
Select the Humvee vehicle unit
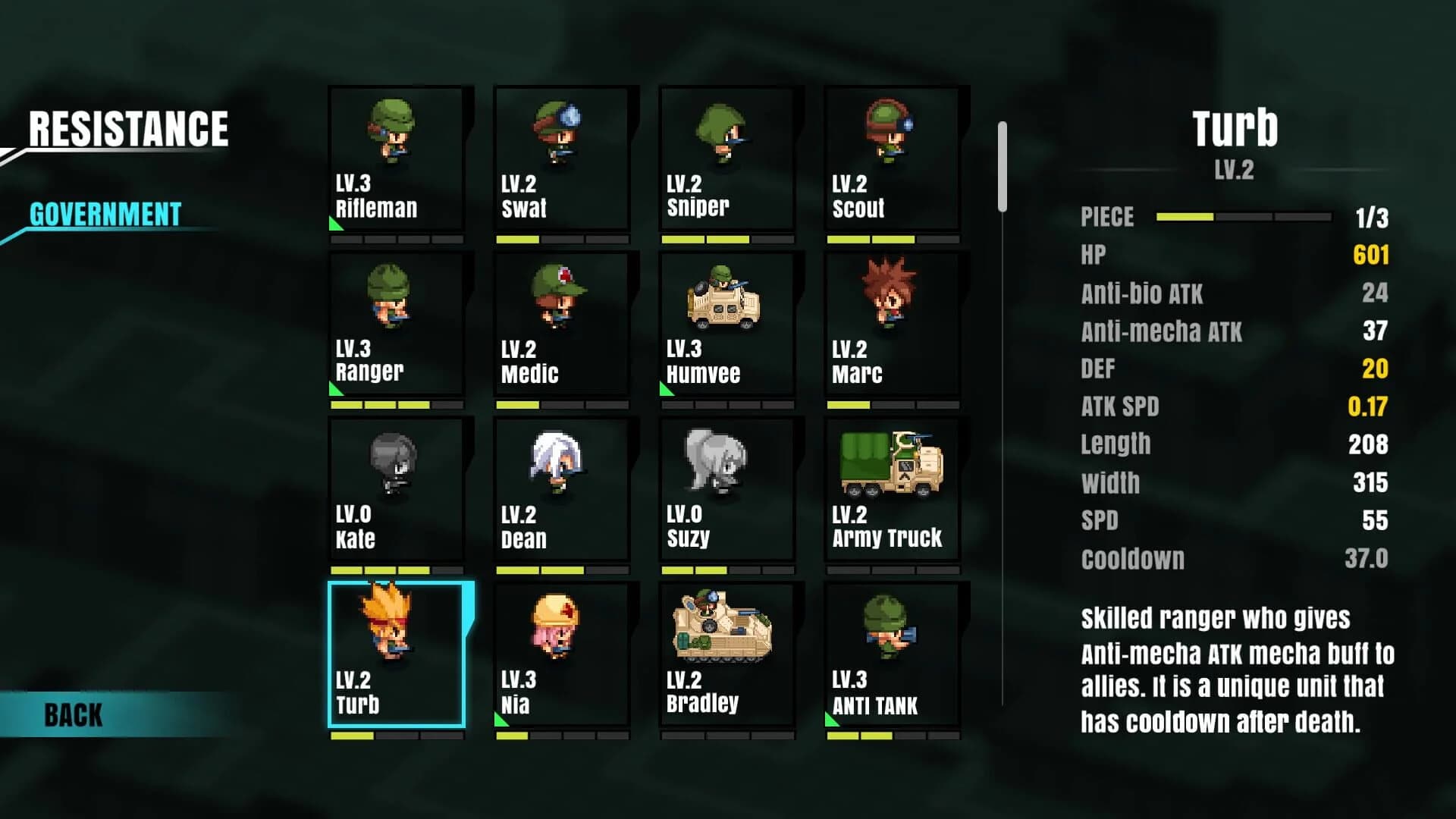tap(726, 326)
